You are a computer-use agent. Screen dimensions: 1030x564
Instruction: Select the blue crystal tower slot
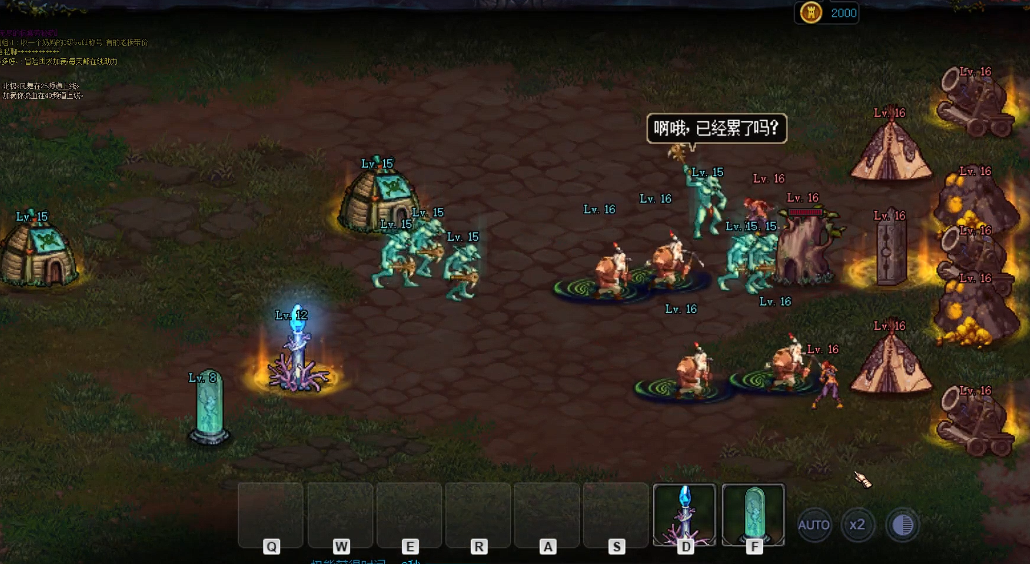point(684,514)
